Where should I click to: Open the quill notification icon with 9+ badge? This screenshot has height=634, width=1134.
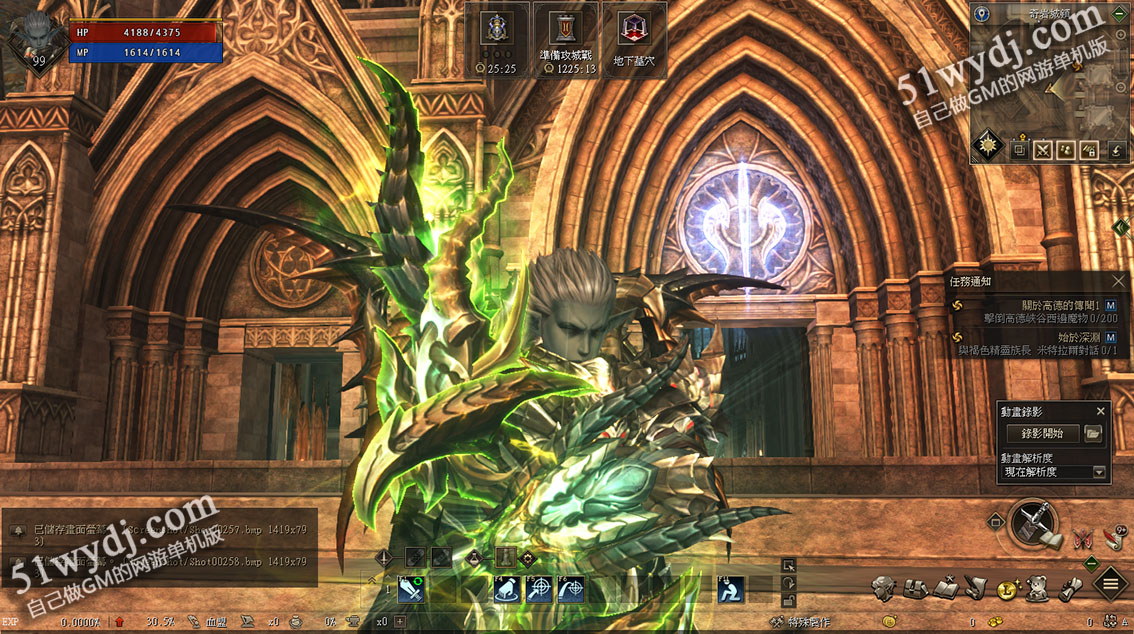coord(1114,537)
